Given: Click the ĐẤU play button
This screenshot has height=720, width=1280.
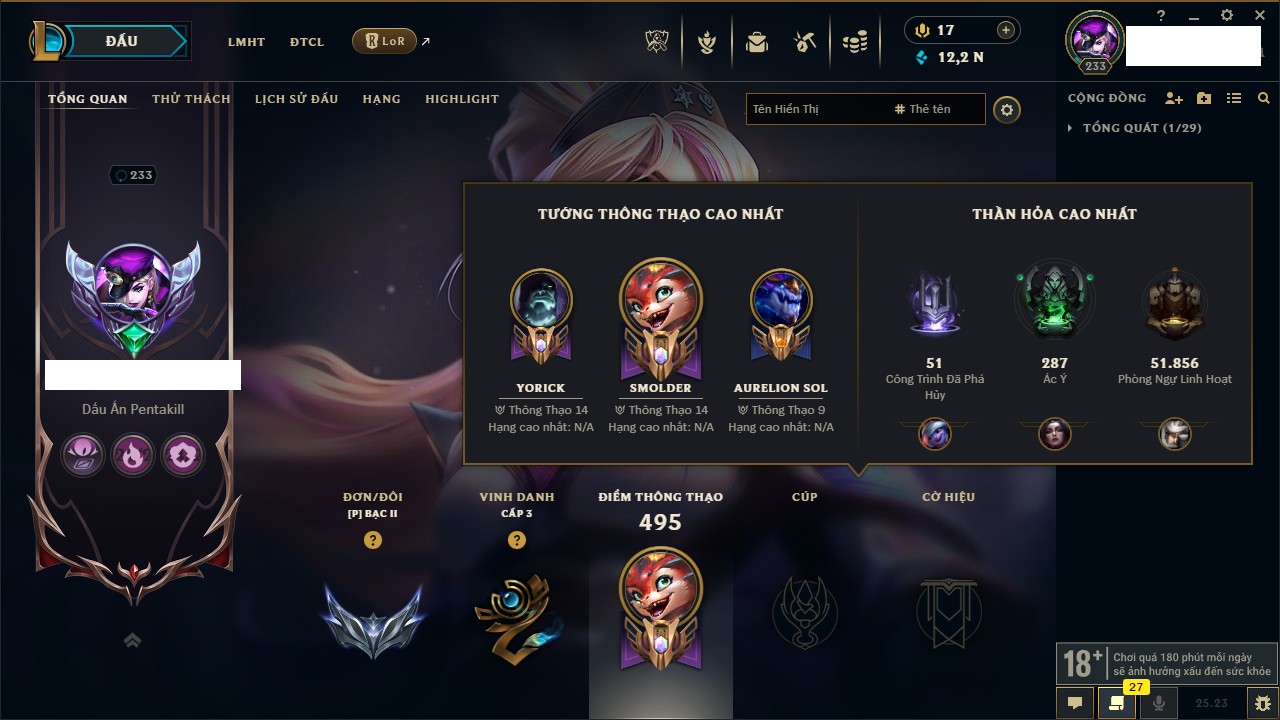Looking at the screenshot, I should (122, 41).
